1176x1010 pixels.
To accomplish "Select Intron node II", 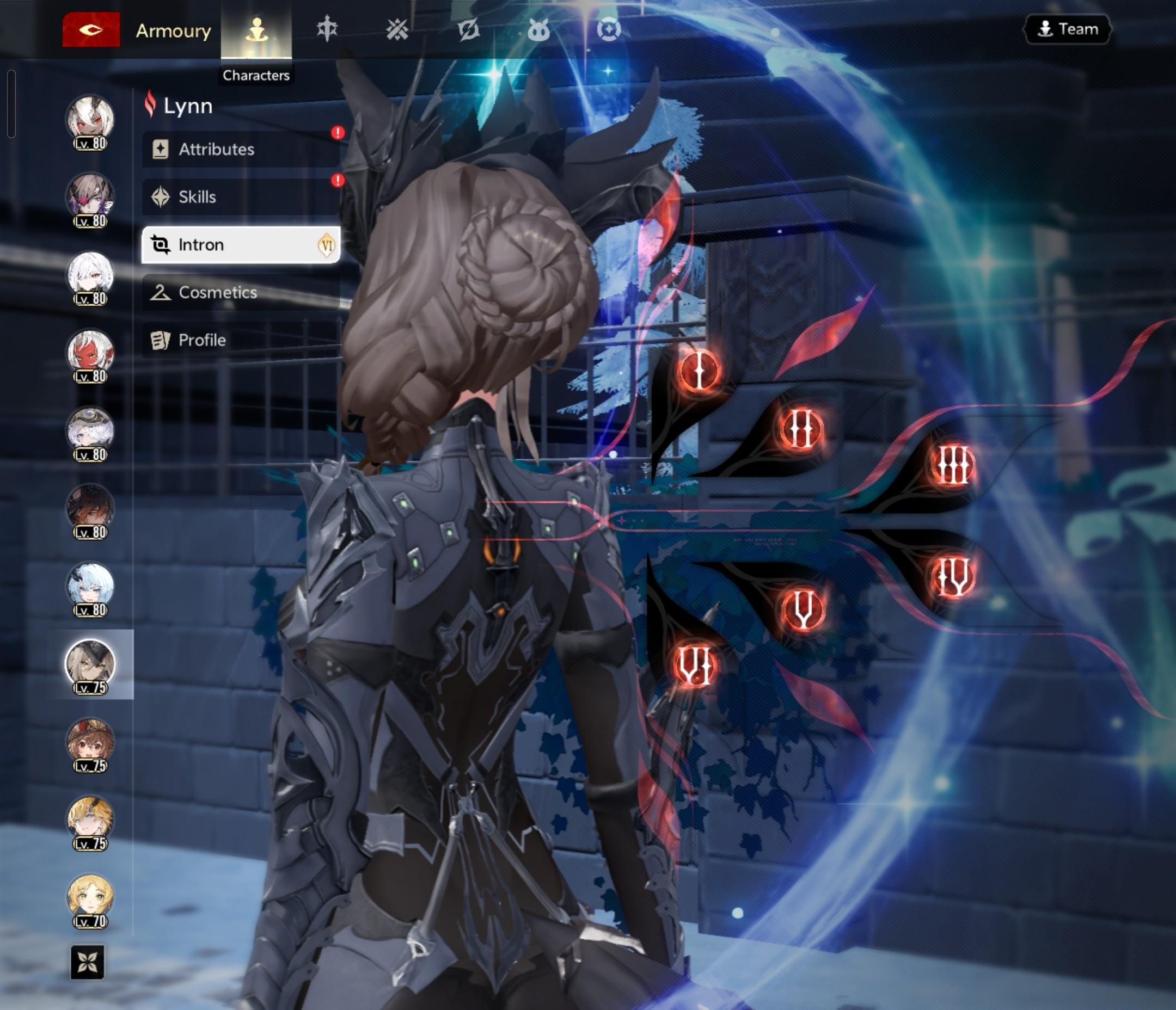I will [801, 429].
